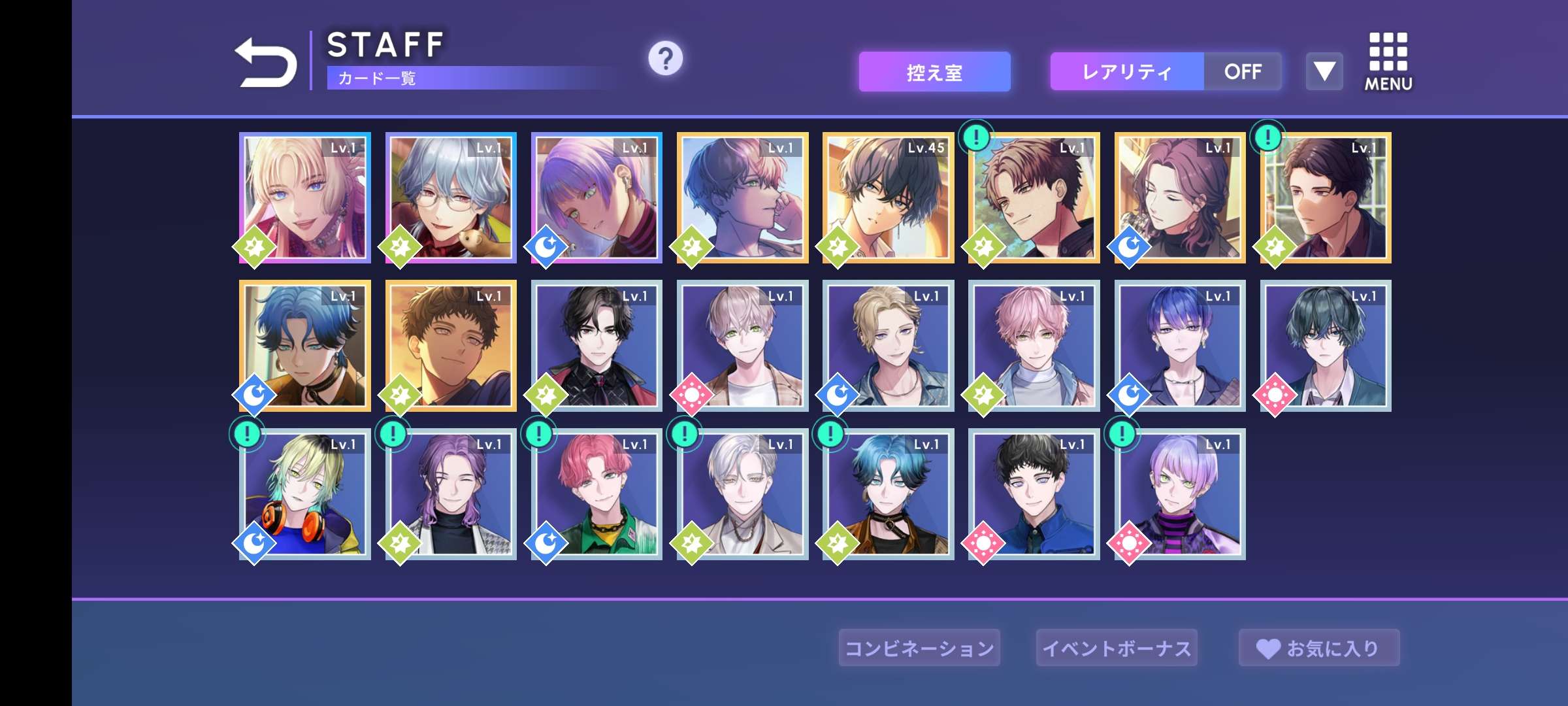
Task: Select the lavender-haired striped sweater card
Action: tap(1180, 494)
